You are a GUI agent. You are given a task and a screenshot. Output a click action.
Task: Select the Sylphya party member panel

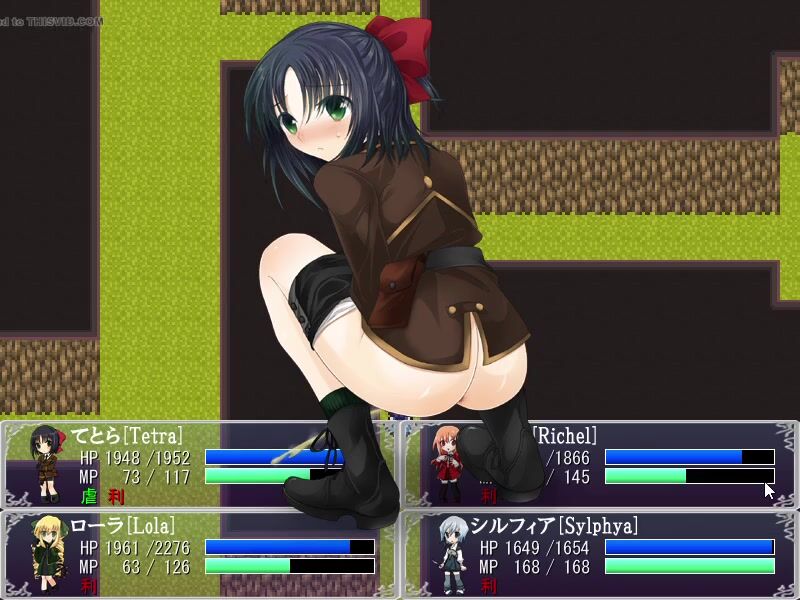(x=600, y=555)
